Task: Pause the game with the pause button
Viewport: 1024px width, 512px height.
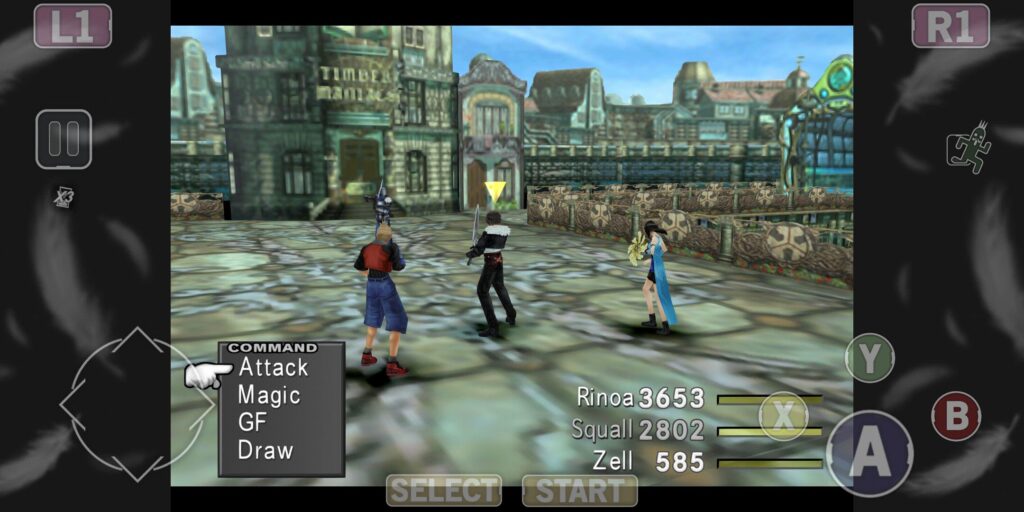Action: [64, 139]
